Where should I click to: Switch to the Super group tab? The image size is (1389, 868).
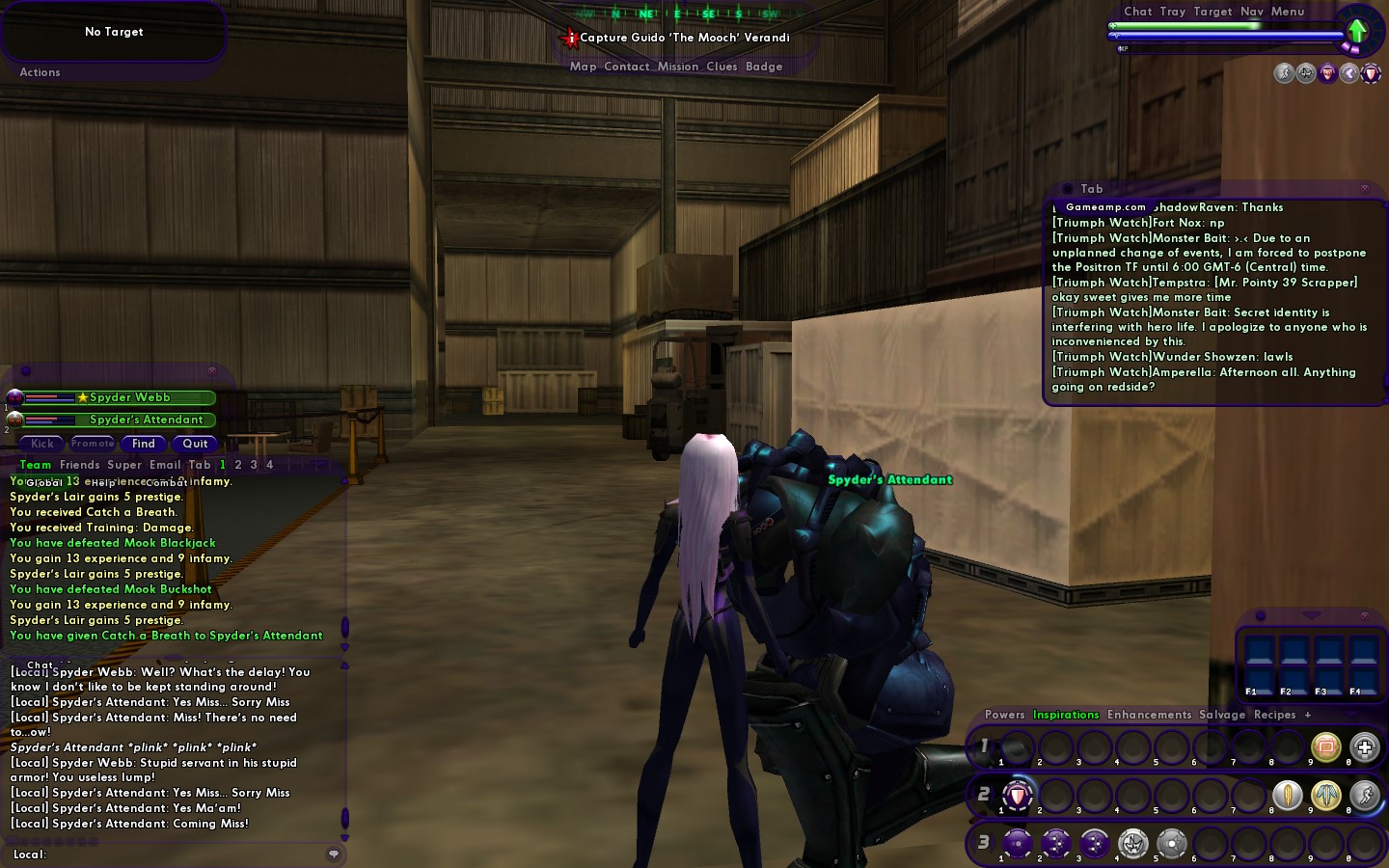124,465
